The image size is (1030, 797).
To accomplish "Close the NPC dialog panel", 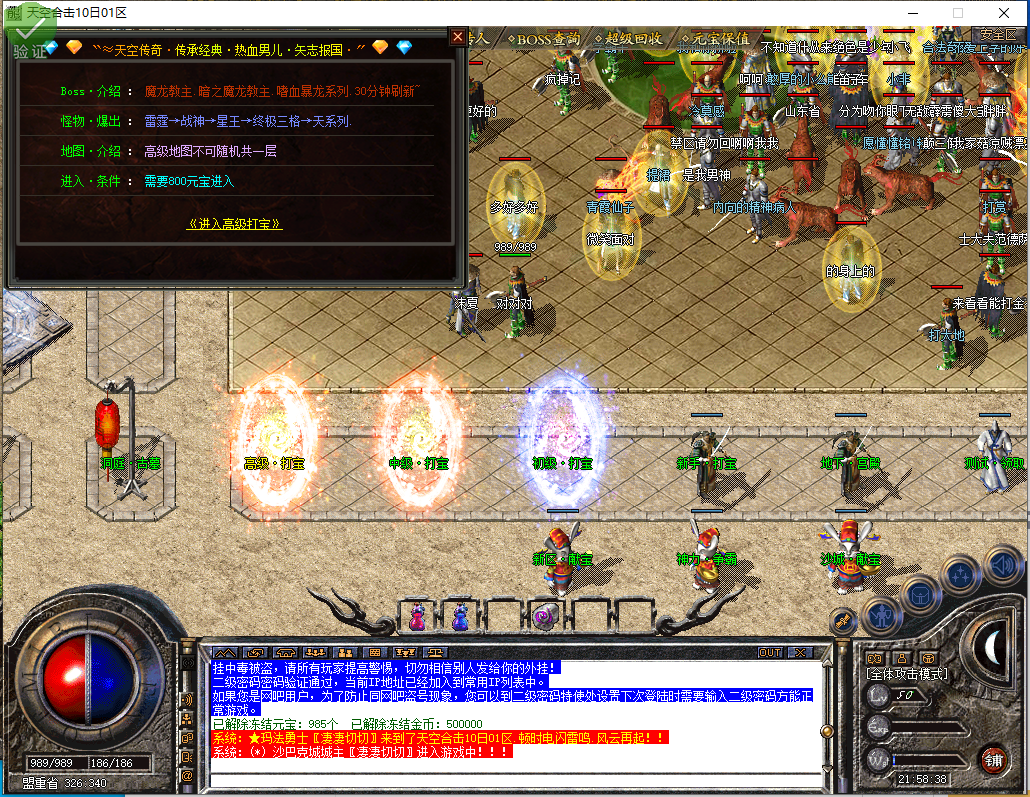I will pyautogui.click(x=458, y=37).
